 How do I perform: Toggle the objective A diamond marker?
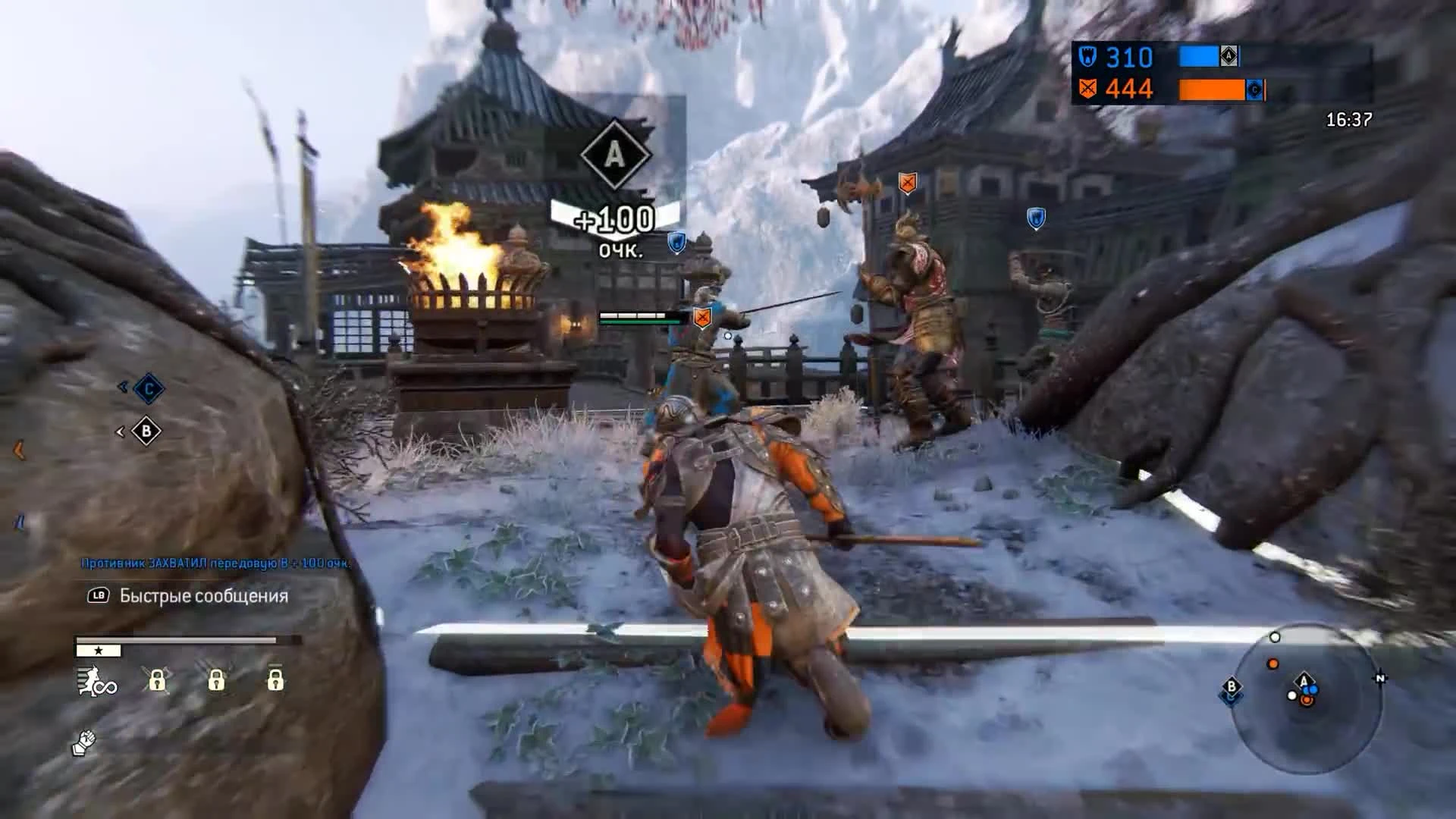616,155
